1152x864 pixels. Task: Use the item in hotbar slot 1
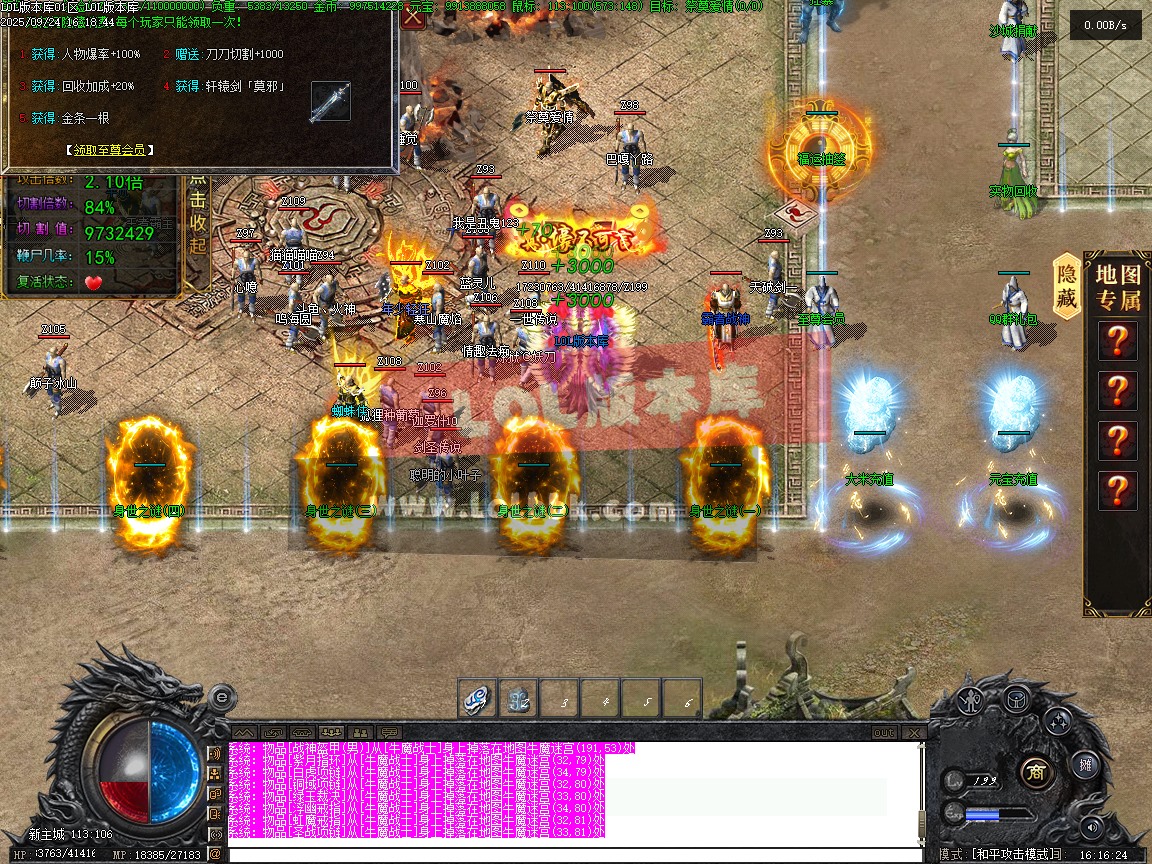coord(478,700)
